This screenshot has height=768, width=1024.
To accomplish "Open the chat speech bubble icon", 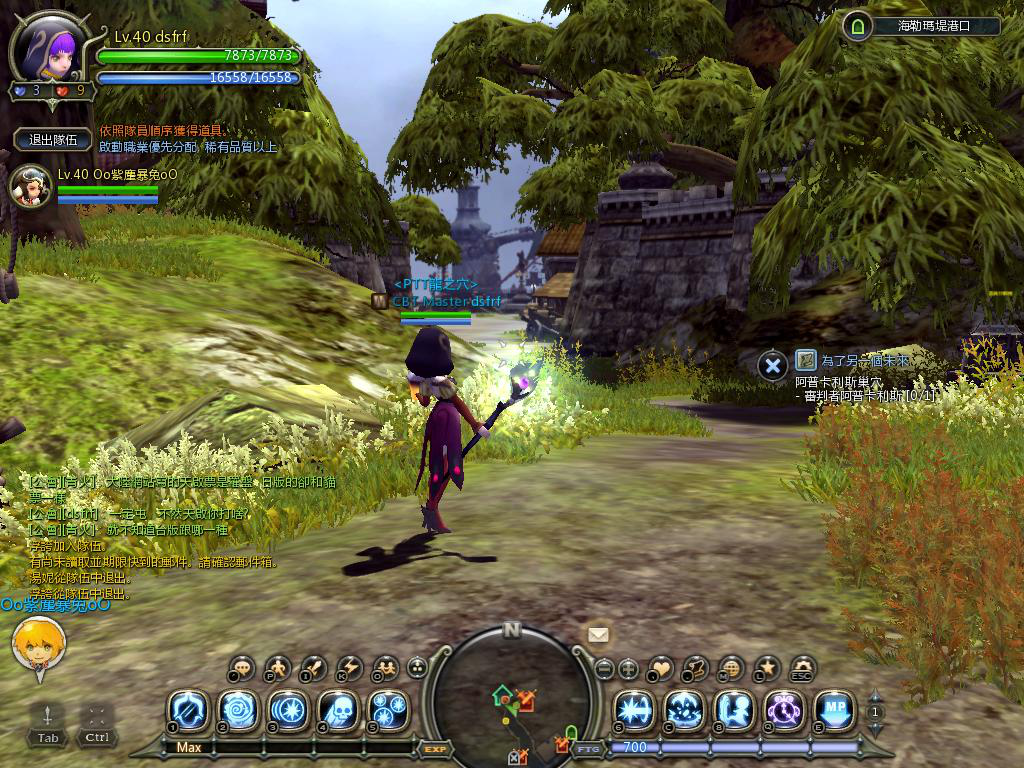I will [242, 668].
